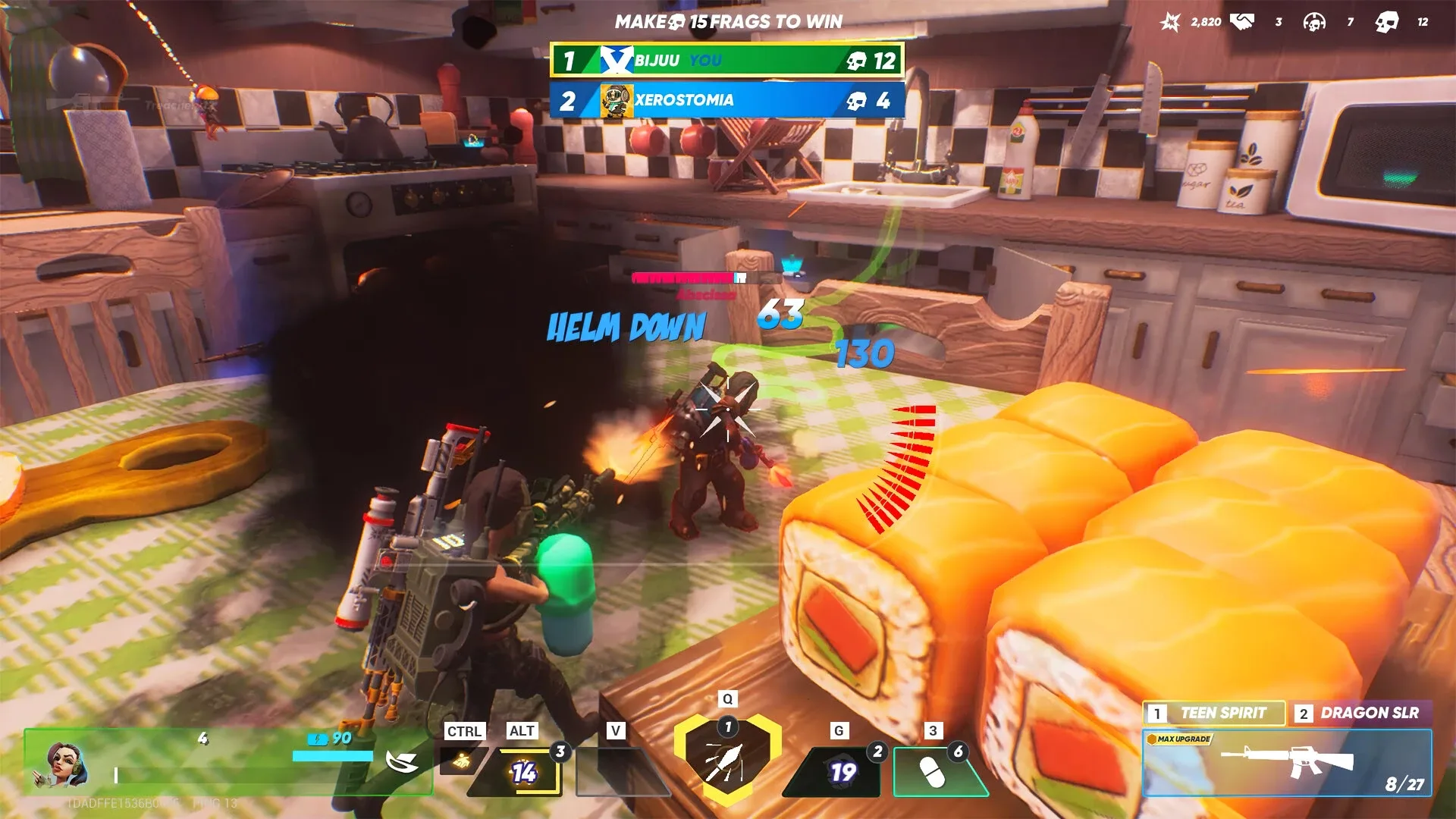
Task: Select the XEROSTOMIA team scoreboard entry
Action: [x=724, y=100]
